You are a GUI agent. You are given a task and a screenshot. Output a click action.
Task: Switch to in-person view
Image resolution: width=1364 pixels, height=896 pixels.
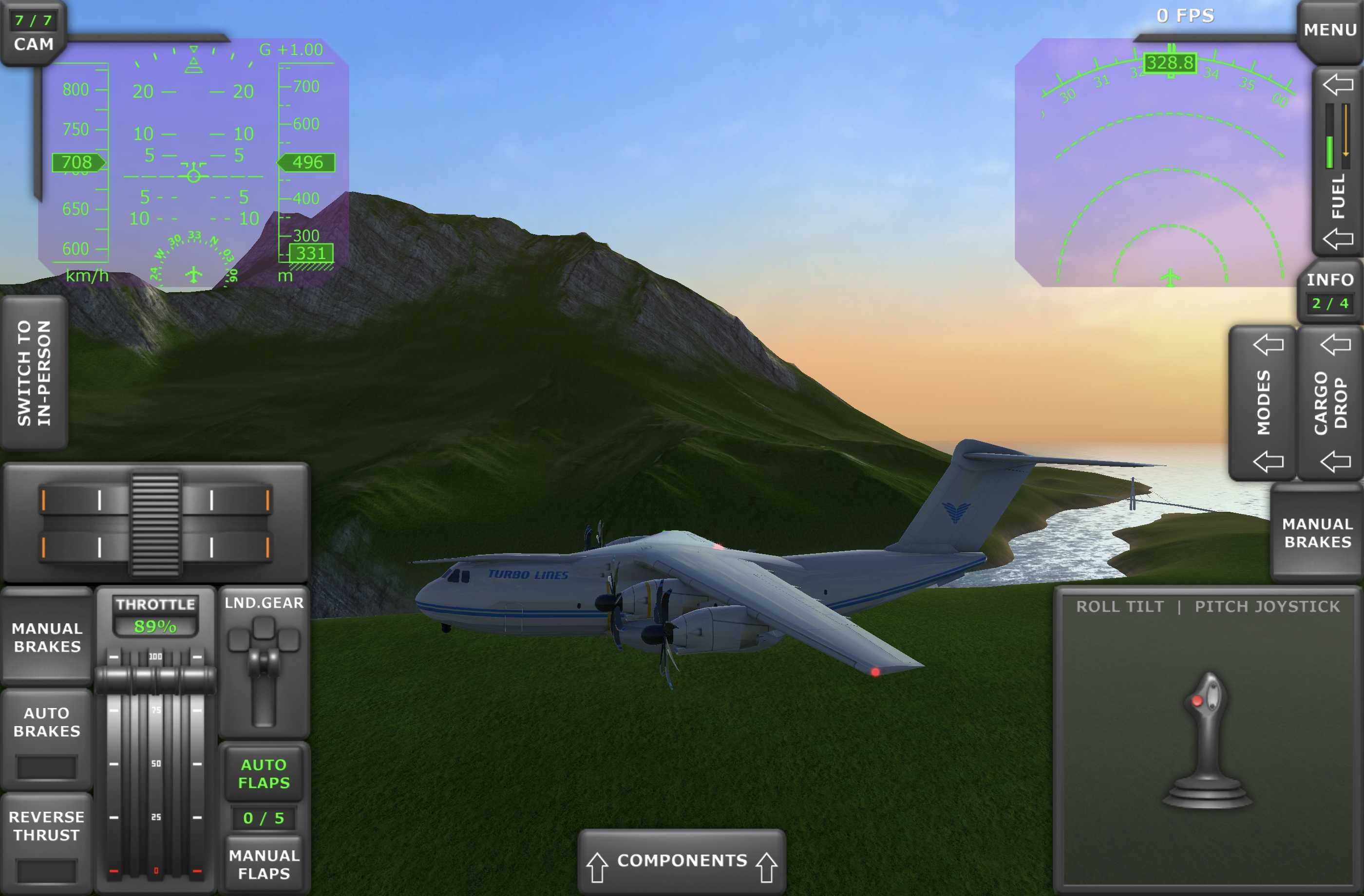point(35,373)
